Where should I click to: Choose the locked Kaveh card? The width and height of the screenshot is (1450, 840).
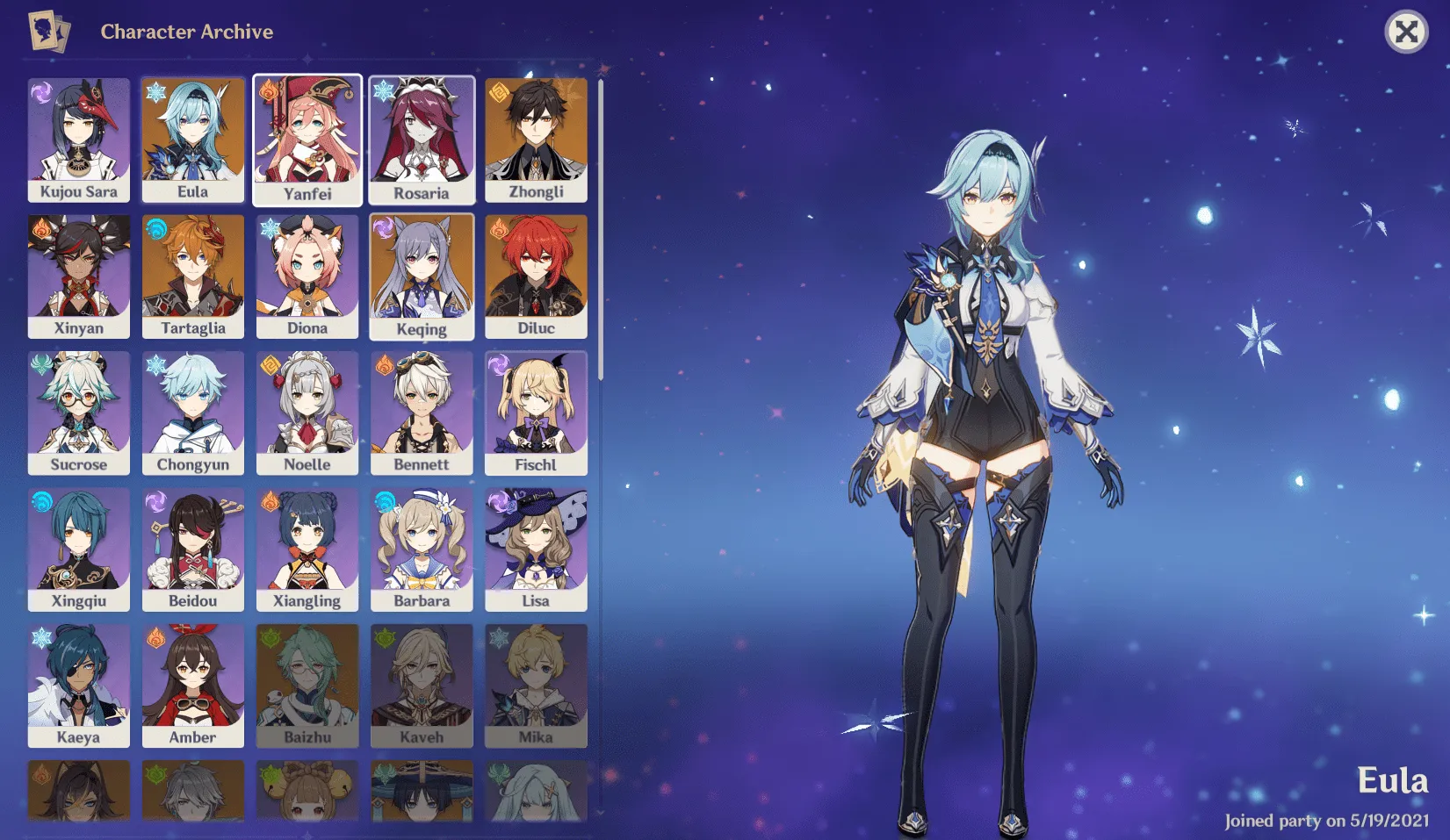click(422, 686)
